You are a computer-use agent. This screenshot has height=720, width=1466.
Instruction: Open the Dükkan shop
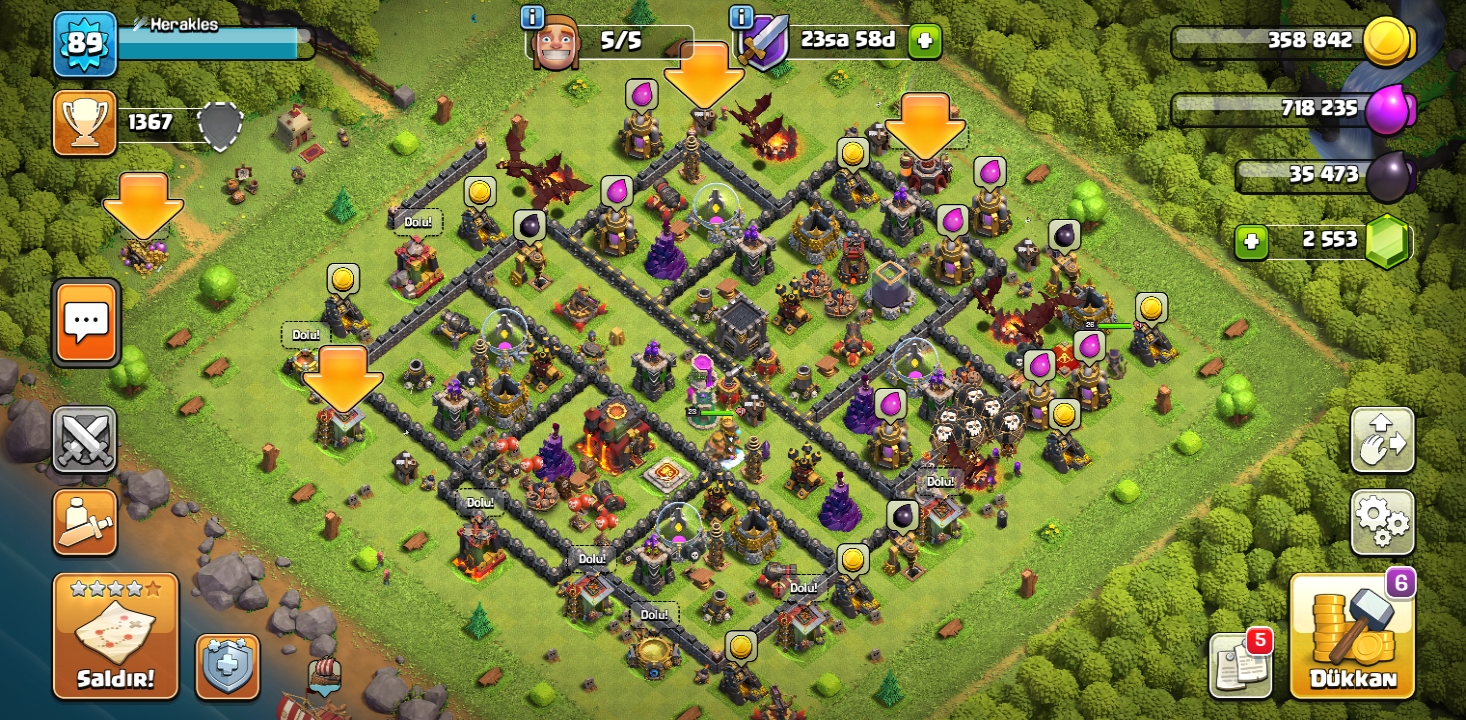tap(1350, 636)
